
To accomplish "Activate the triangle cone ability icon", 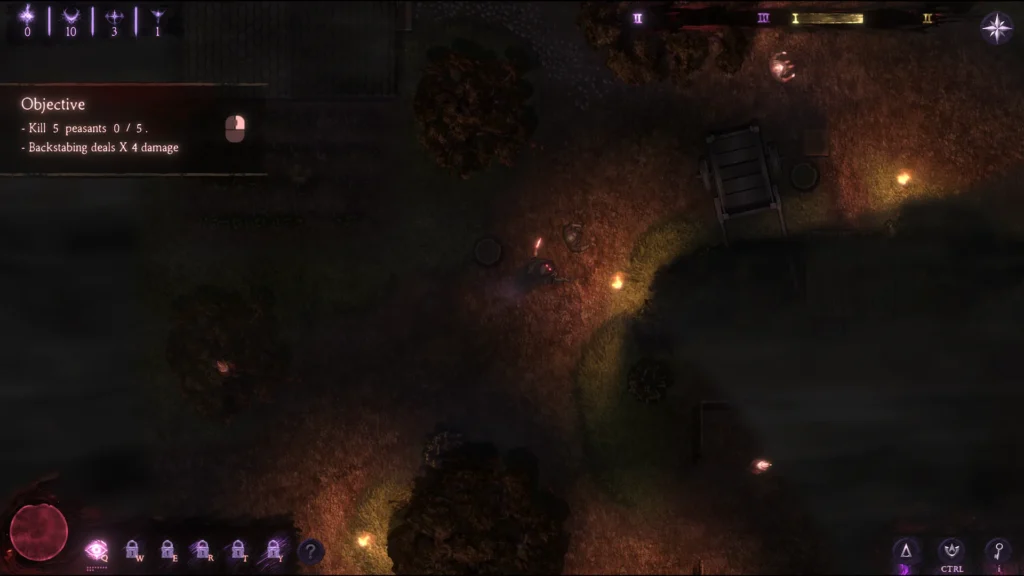I will pyautogui.click(x=906, y=551).
